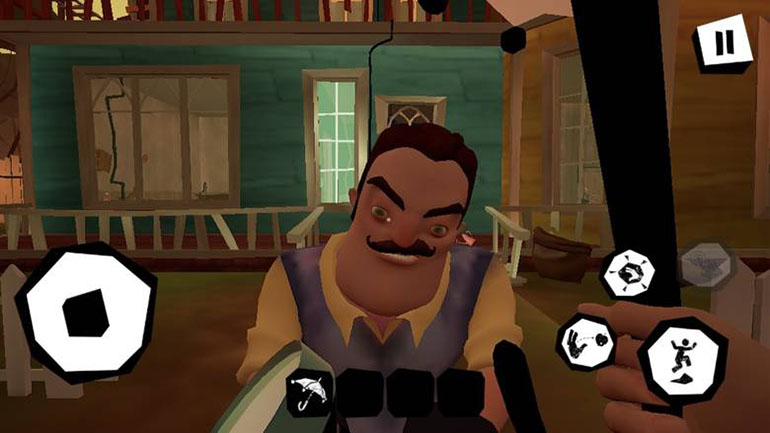Activate the throw item button
The width and height of the screenshot is (770, 433).
click(x=585, y=340)
